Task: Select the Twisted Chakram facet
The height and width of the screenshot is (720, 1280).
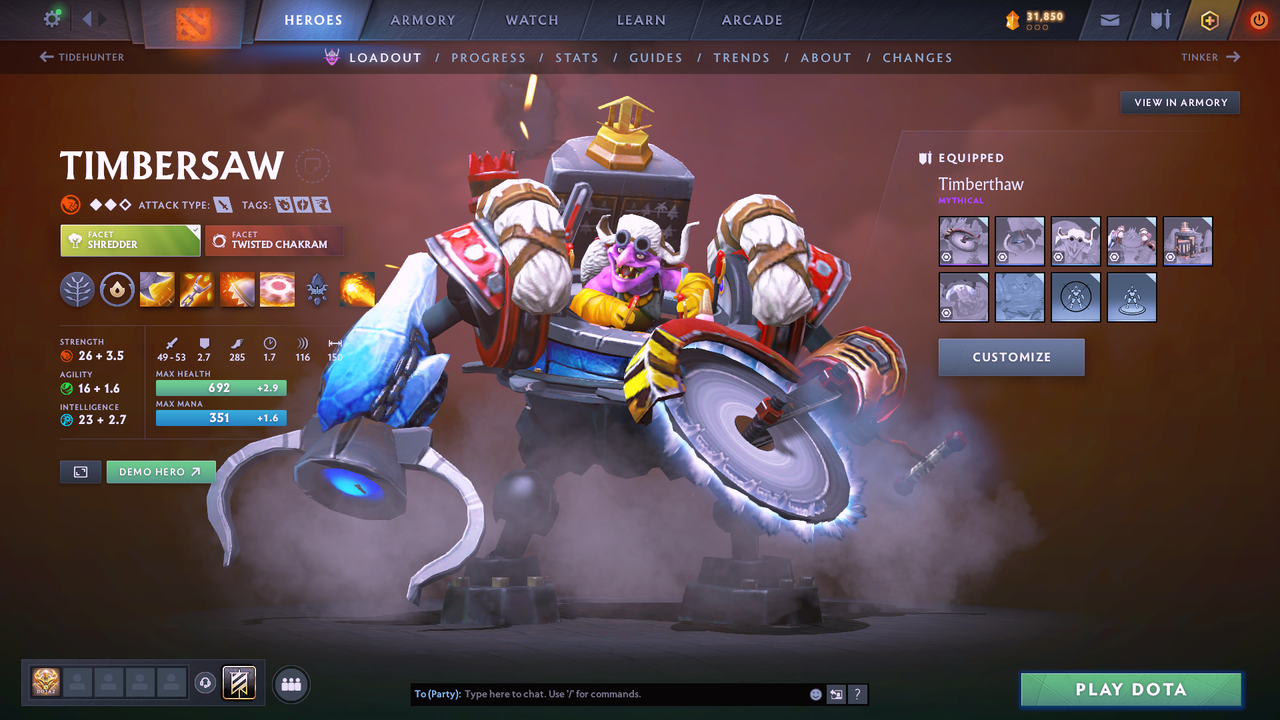Action: 274,241
